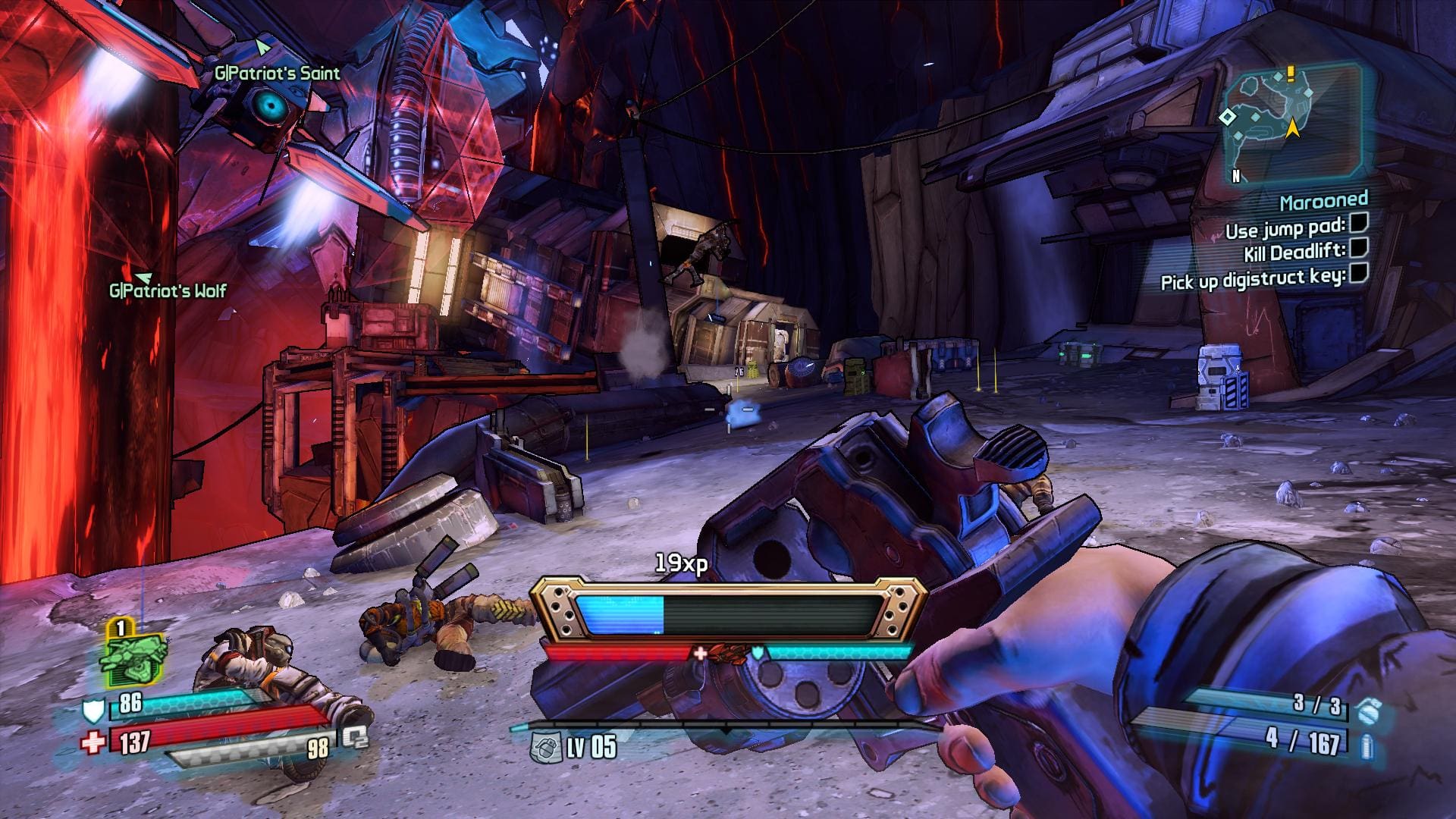Click the shield icon beside 86
Viewport: 1456px width, 819px height.
click(92, 711)
